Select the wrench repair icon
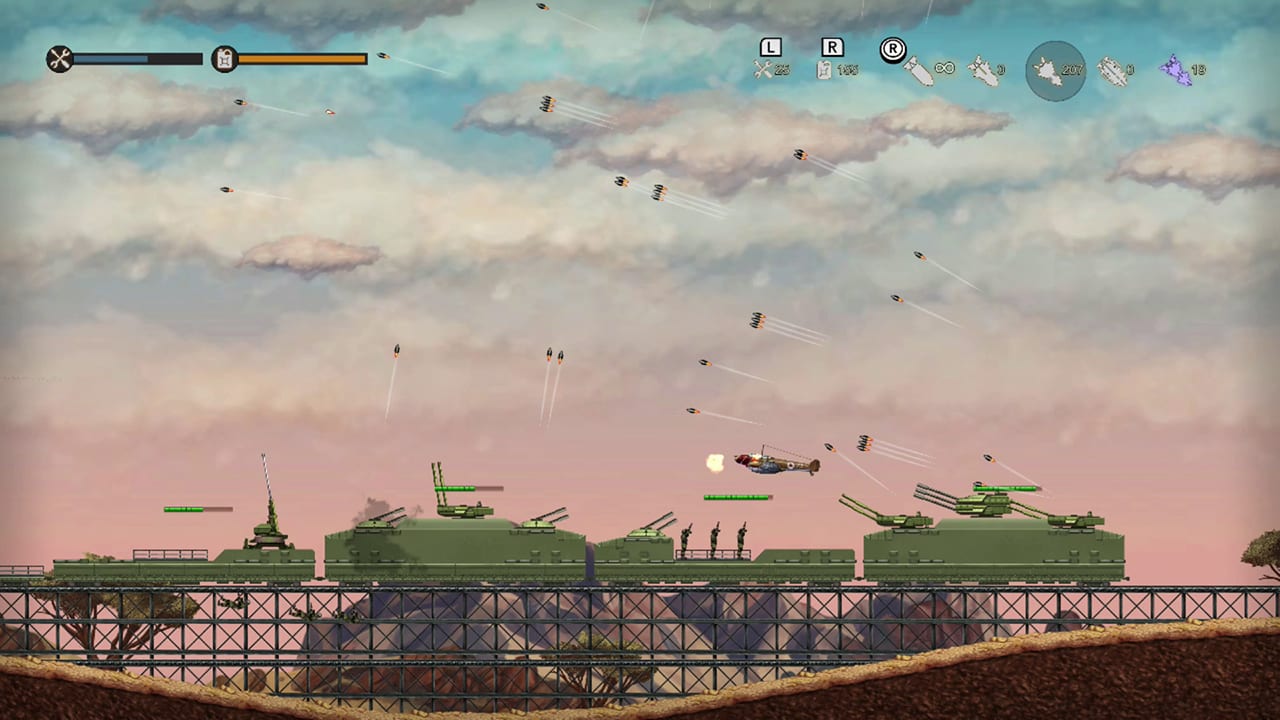1280x720 pixels. [60, 60]
